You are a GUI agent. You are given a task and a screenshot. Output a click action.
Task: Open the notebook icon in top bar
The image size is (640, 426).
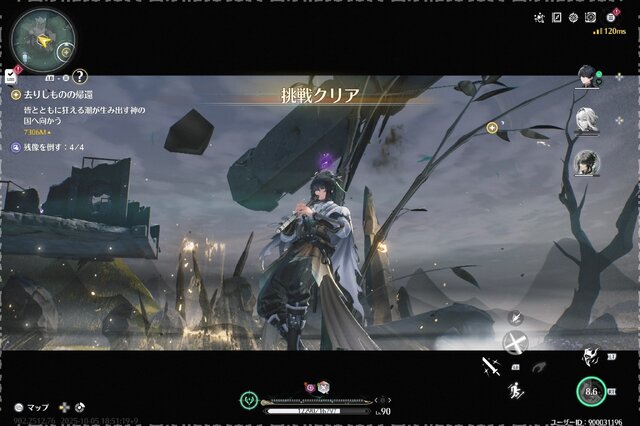[x=556, y=17]
